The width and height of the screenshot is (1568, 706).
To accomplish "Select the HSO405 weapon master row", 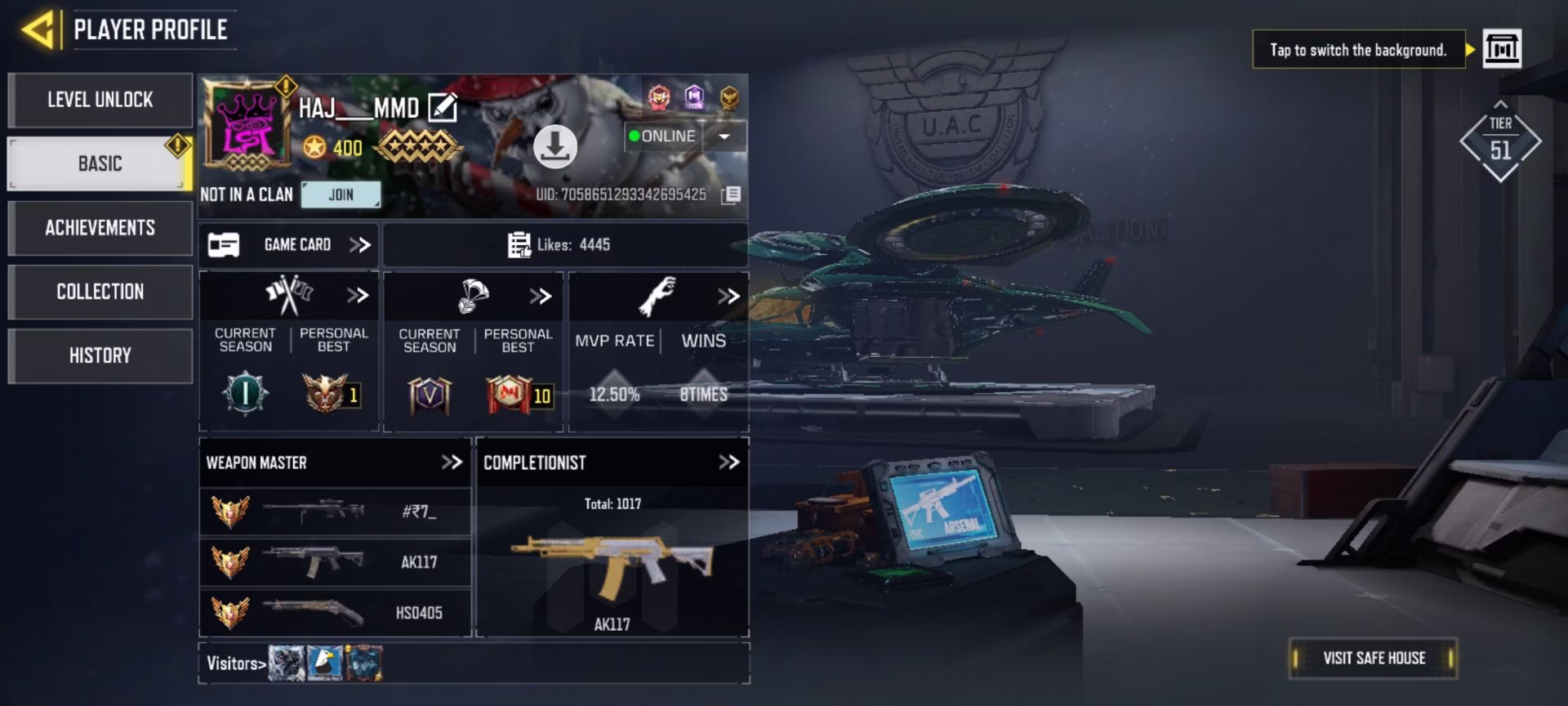I will tap(335, 613).
